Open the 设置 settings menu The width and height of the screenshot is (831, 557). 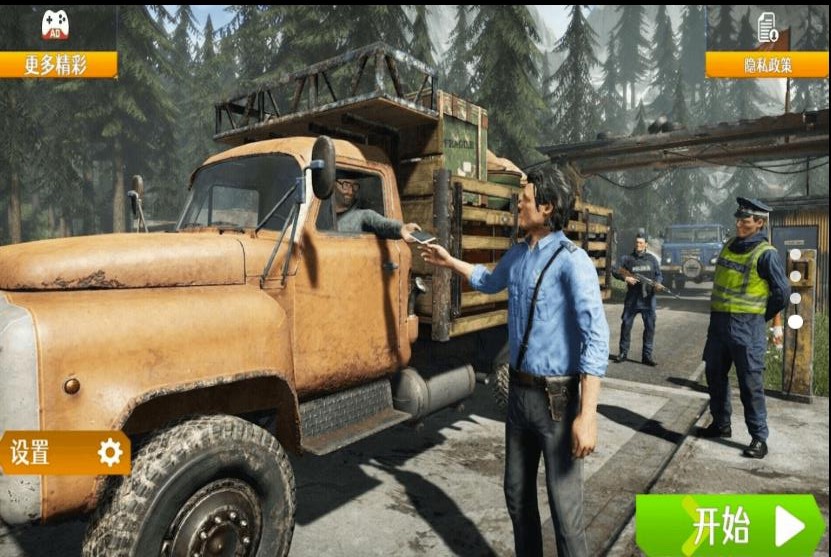(x=64, y=452)
